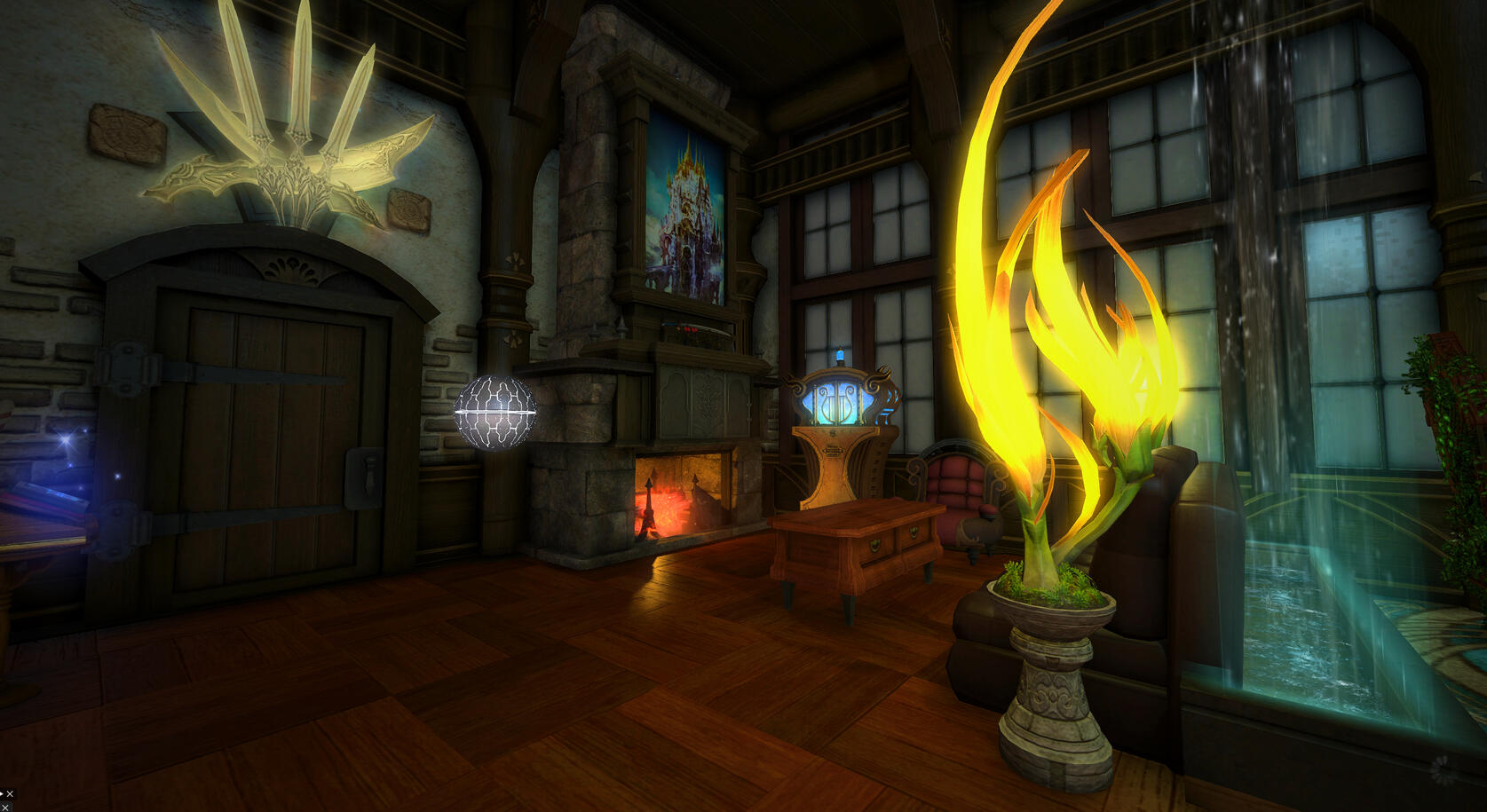The image size is (1487, 812).
Task: Close the overlay using the X beside the arrow
Action: click(10, 794)
